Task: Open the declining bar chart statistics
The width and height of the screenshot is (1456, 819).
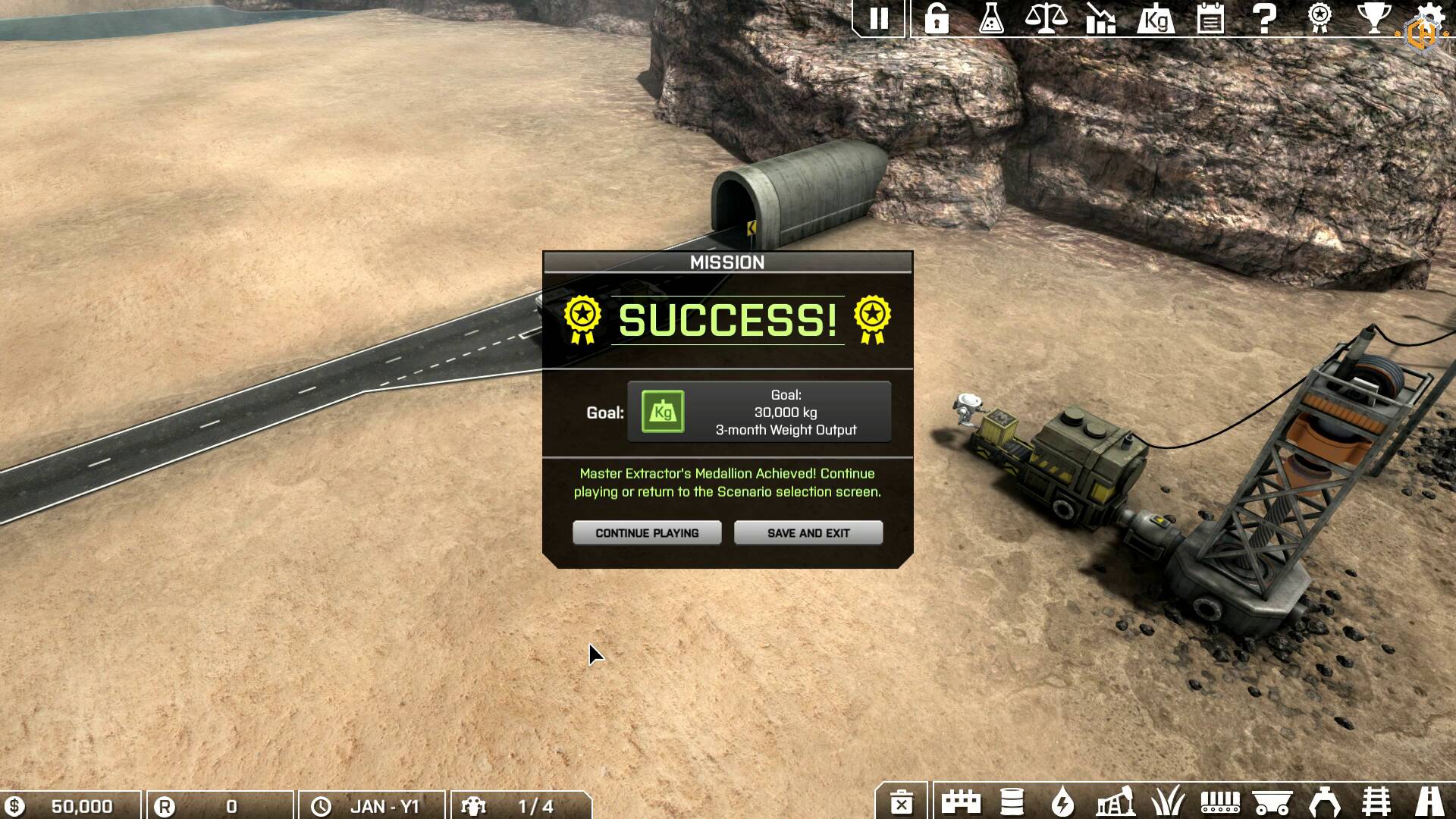Action: tap(1100, 18)
